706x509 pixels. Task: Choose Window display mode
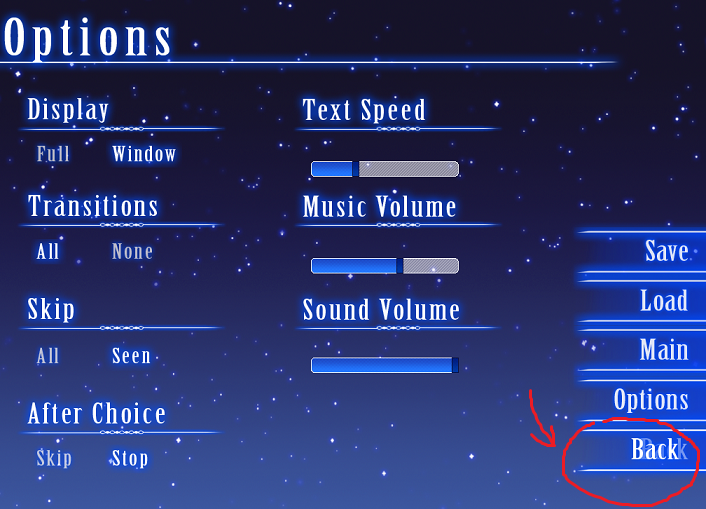point(144,154)
